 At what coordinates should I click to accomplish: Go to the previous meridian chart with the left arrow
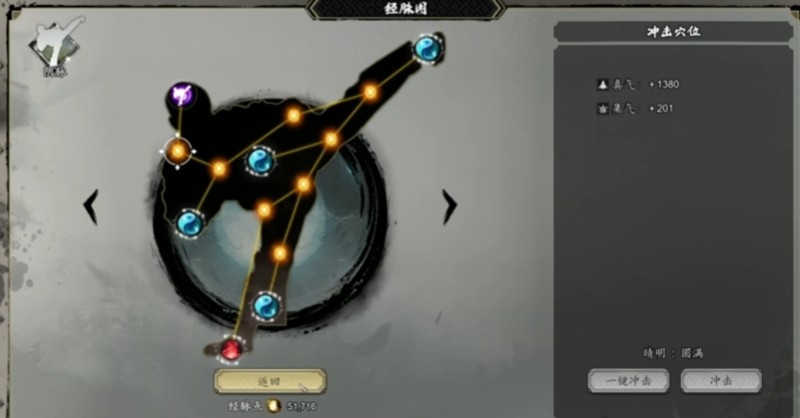(91, 206)
